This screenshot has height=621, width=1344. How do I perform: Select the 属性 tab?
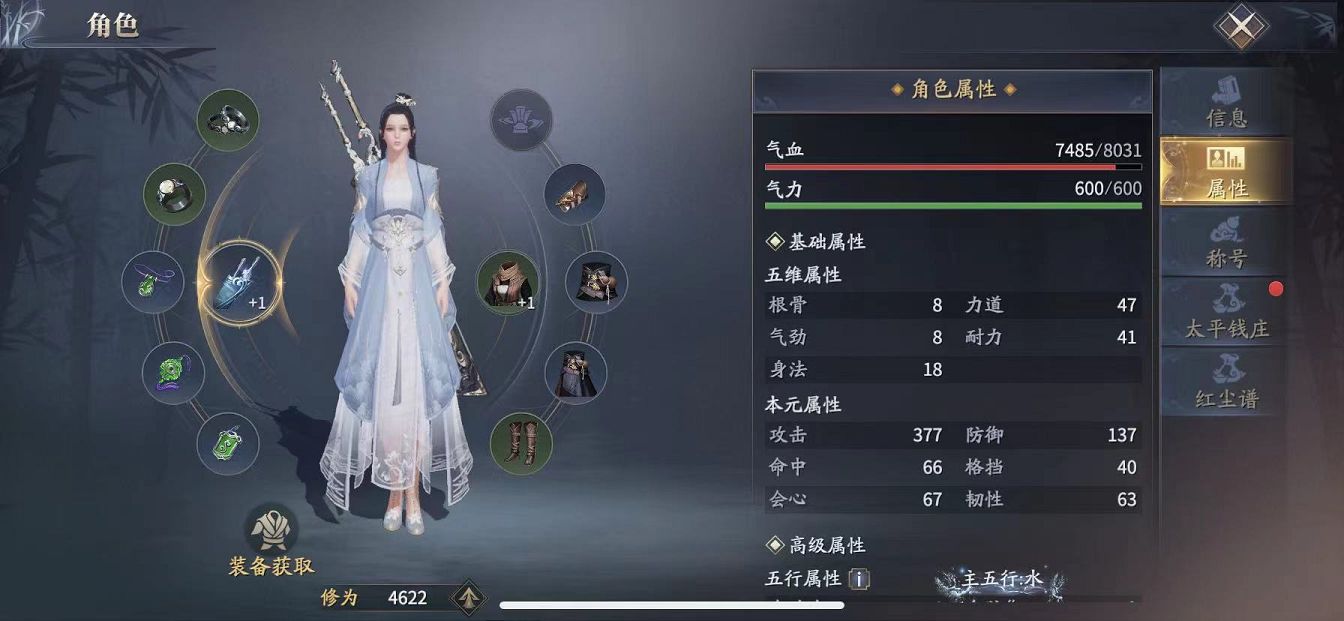[1226, 172]
